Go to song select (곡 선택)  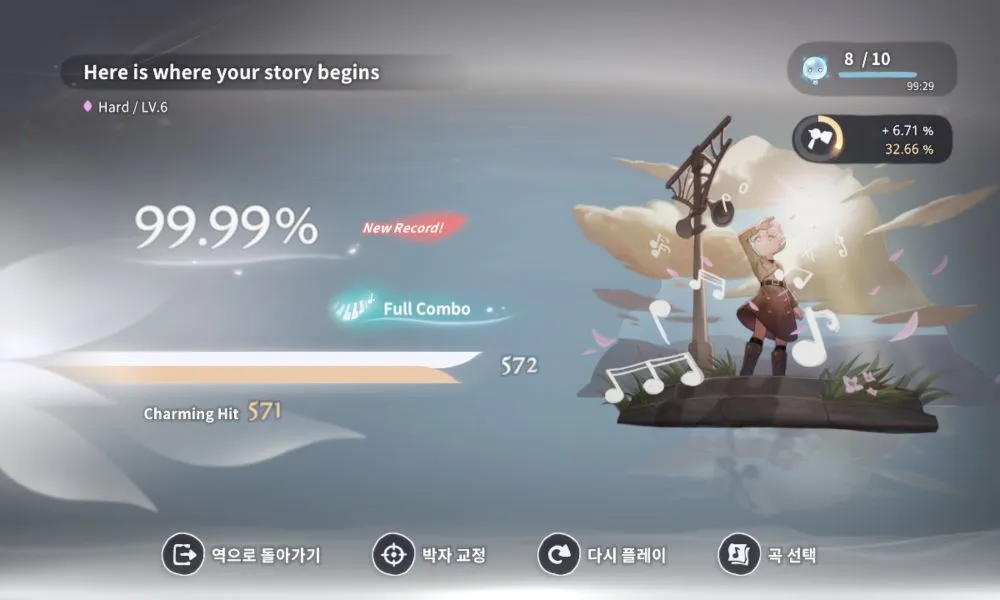[x=768, y=555]
